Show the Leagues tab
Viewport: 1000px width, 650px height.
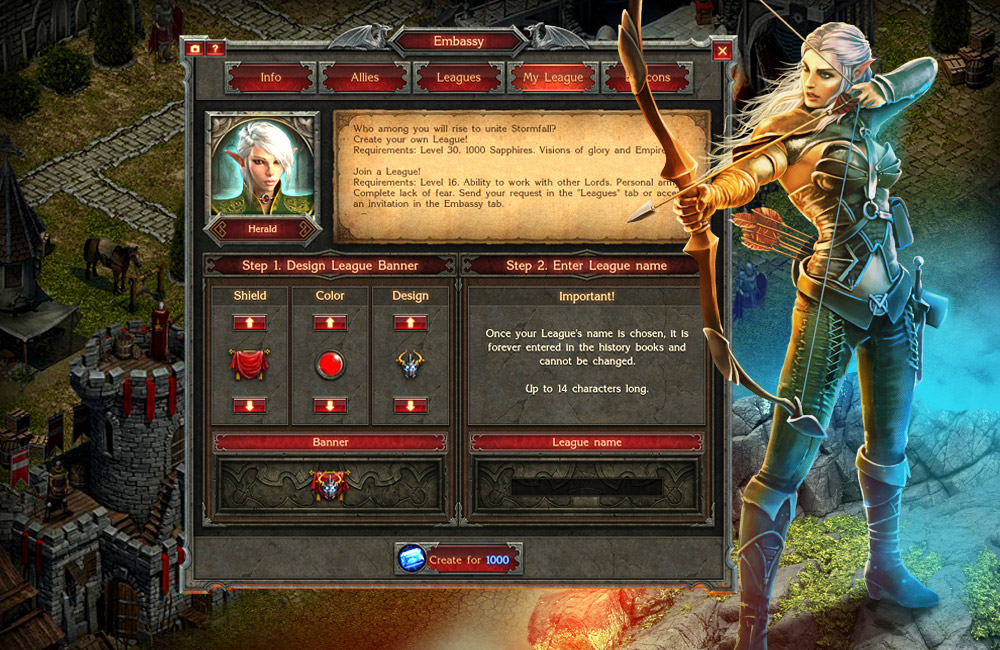click(x=459, y=77)
